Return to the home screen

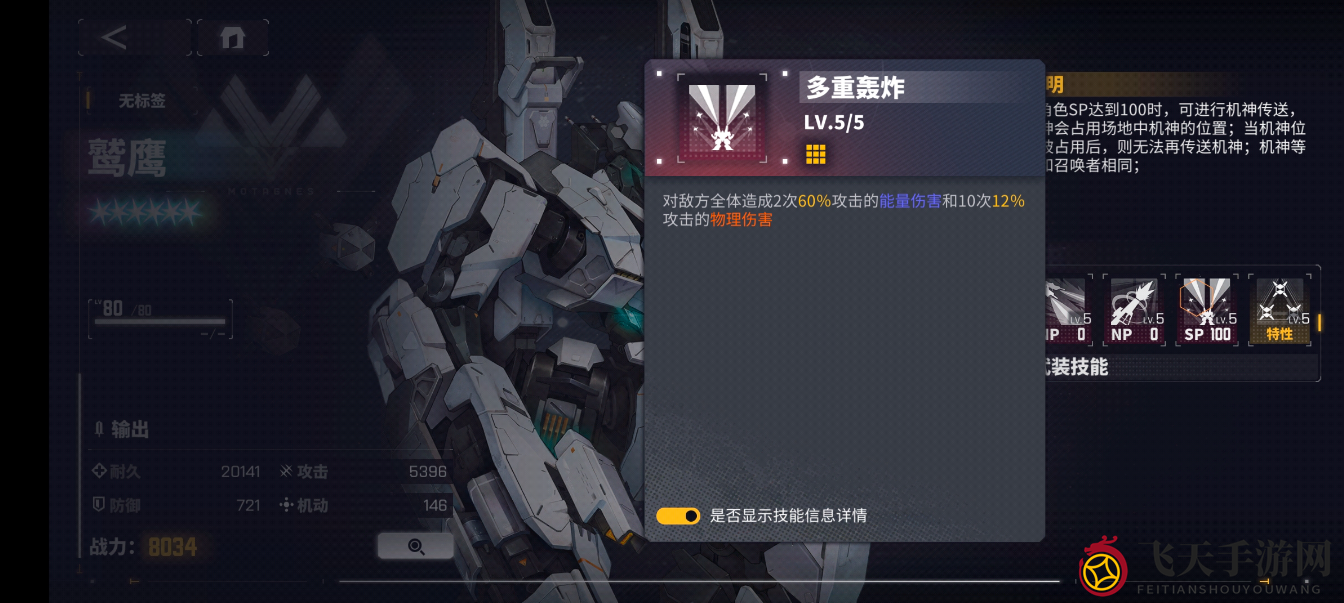[232, 38]
